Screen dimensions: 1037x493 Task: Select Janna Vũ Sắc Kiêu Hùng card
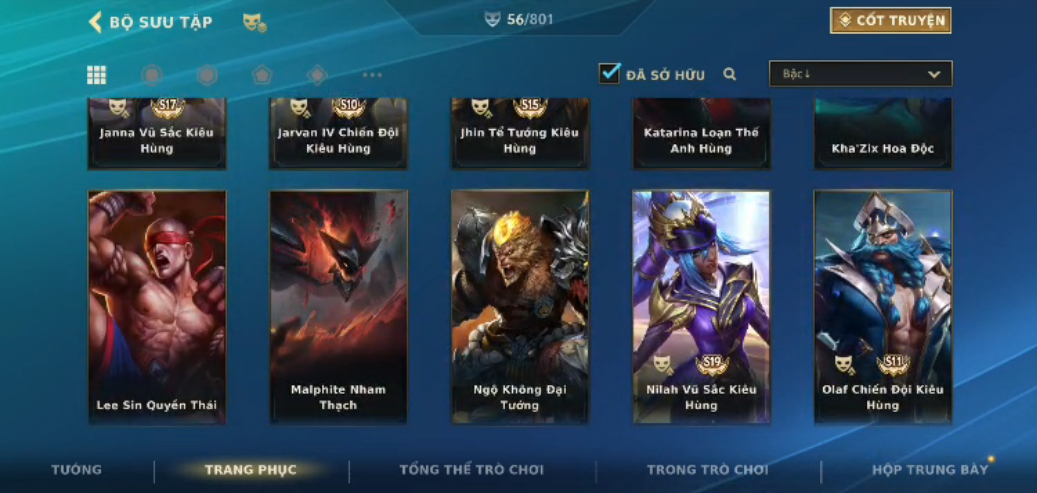pyautogui.click(x=157, y=135)
